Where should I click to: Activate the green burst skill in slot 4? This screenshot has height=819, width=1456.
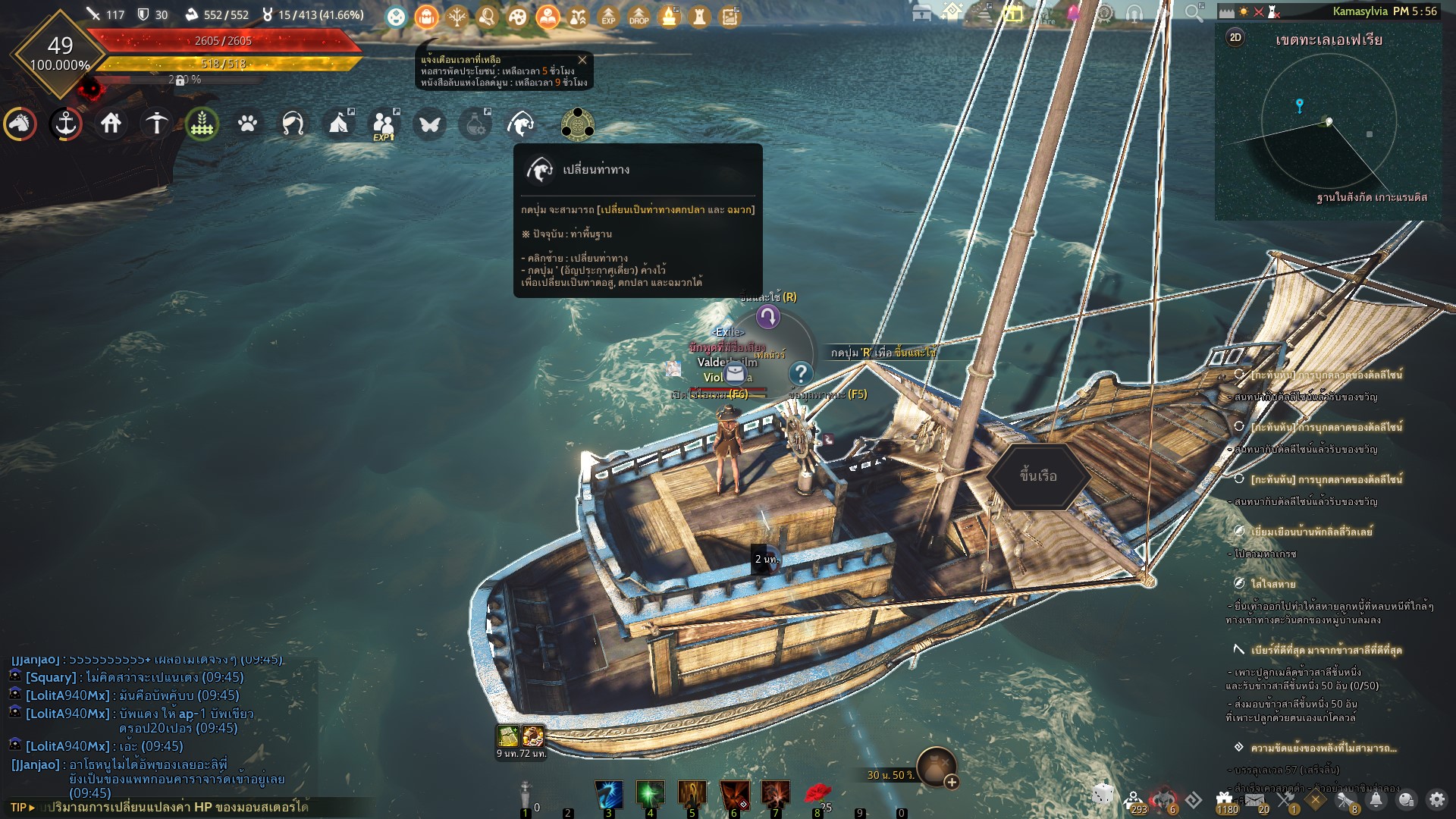click(651, 794)
